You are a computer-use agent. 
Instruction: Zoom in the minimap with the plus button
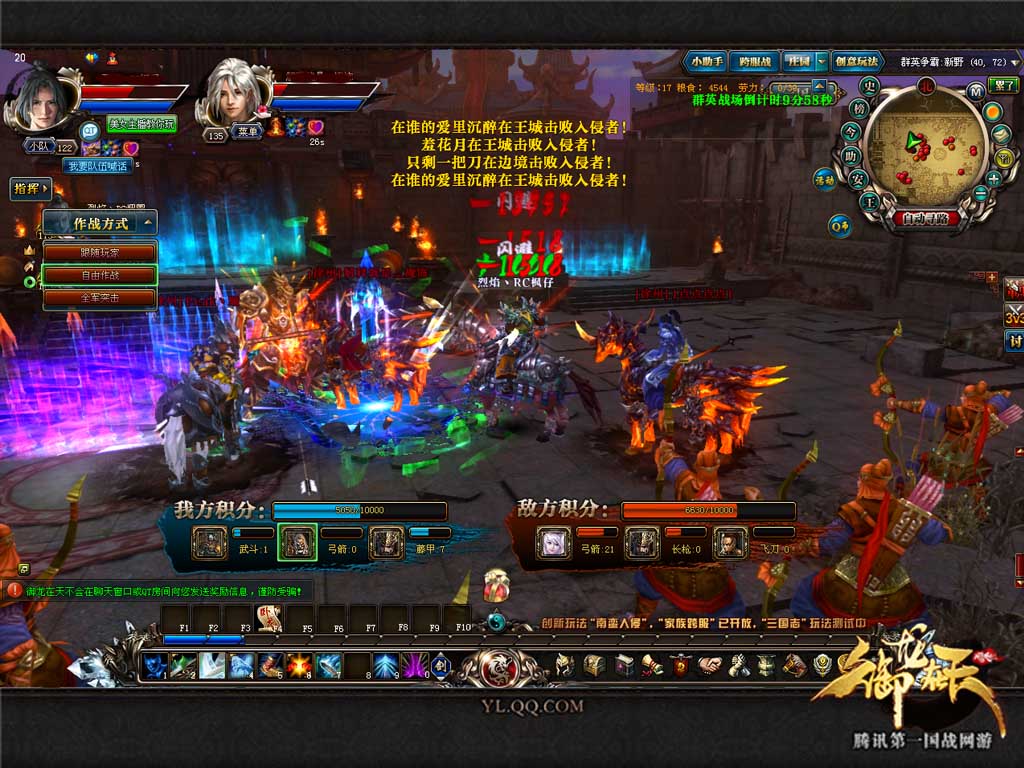tap(994, 178)
